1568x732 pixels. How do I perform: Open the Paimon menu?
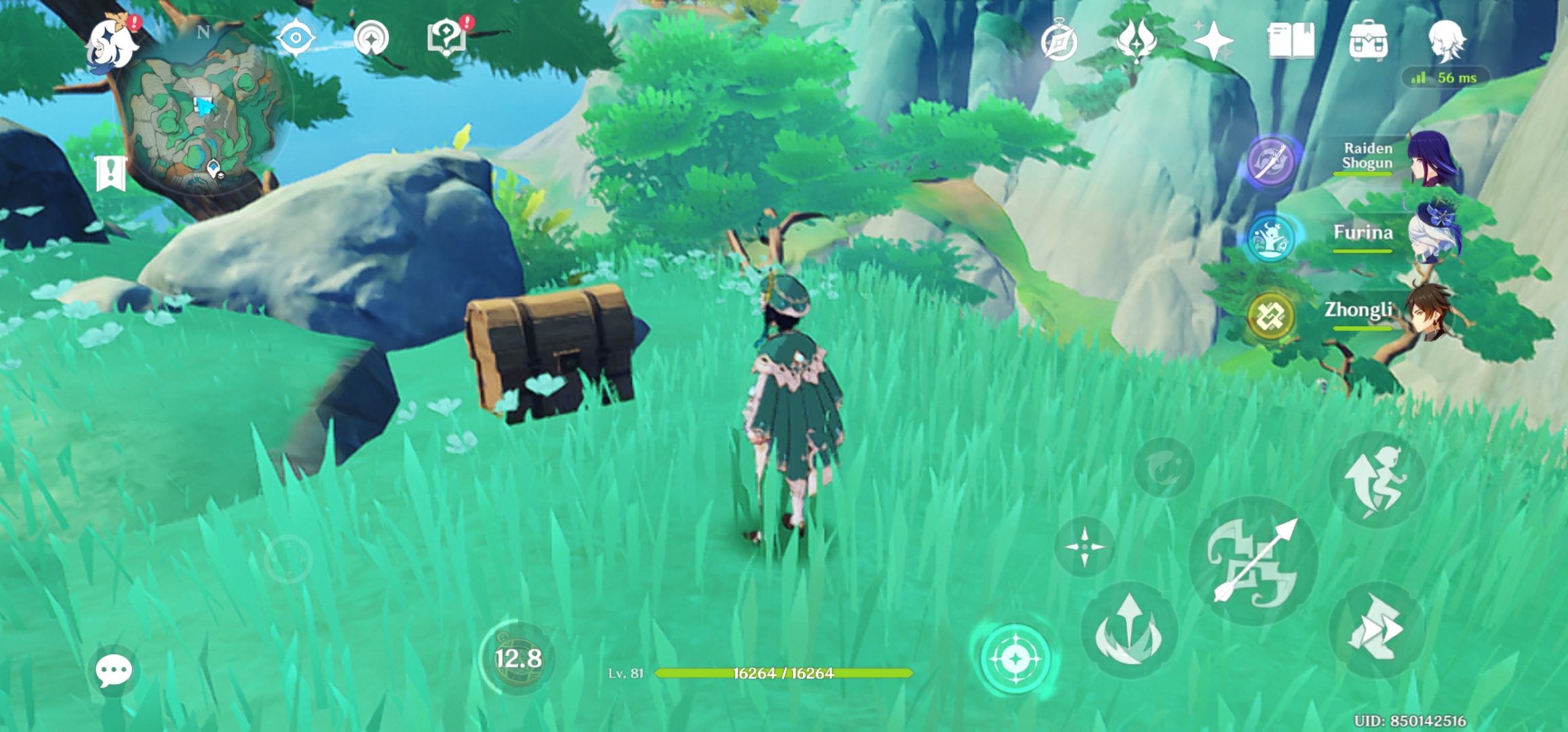coord(113,42)
